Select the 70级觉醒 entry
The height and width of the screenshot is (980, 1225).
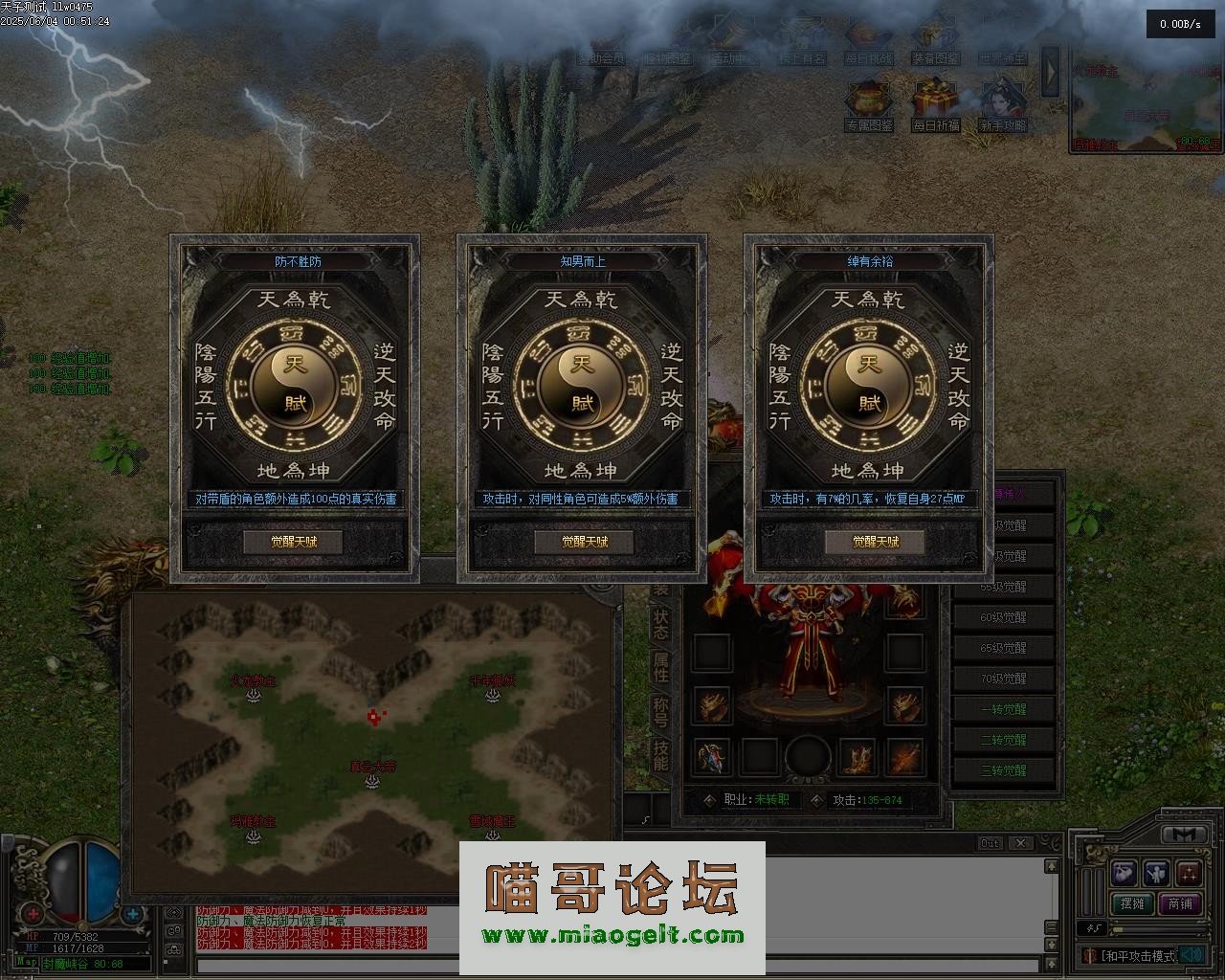(x=1003, y=679)
